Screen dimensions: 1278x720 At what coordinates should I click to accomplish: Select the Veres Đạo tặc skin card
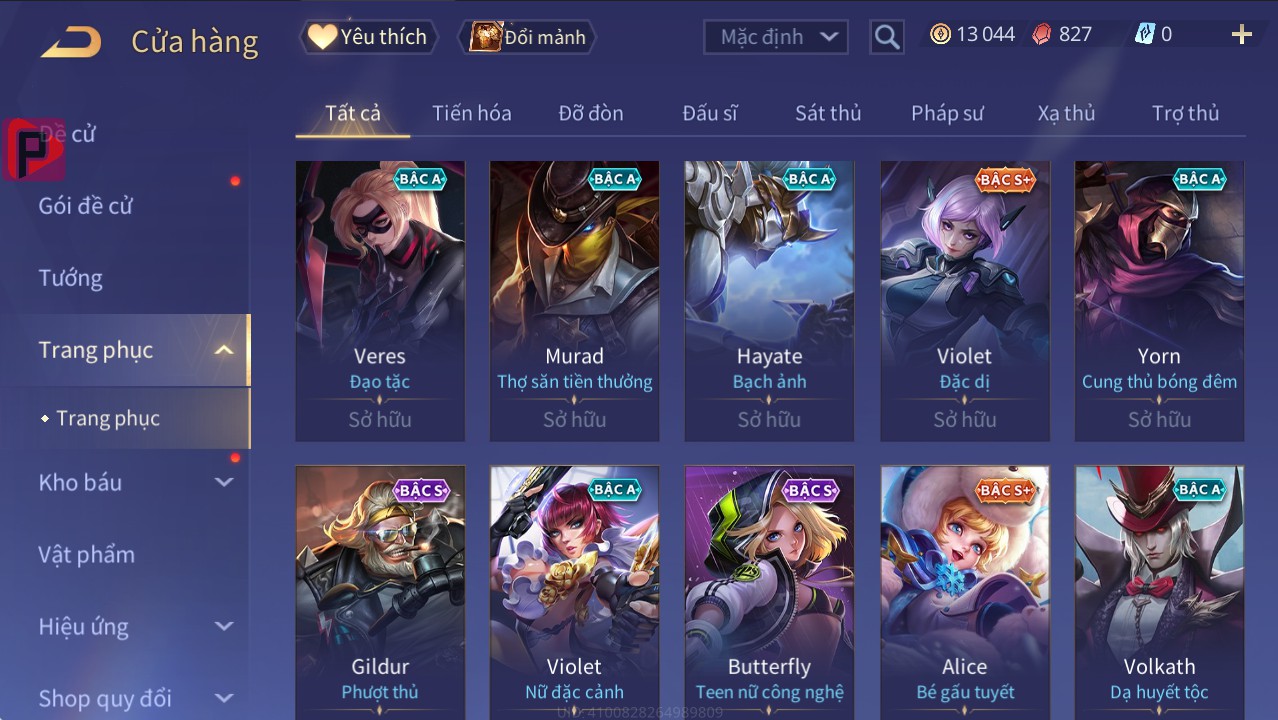click(380, 300)
